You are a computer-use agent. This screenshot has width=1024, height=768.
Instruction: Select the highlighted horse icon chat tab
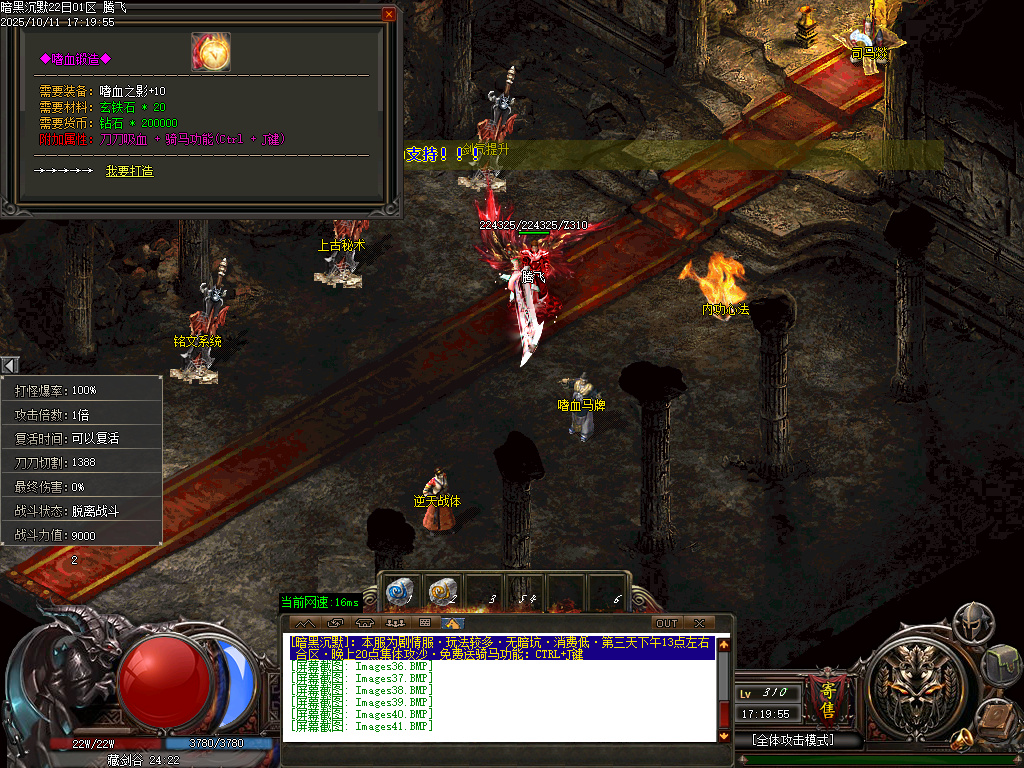453,623
